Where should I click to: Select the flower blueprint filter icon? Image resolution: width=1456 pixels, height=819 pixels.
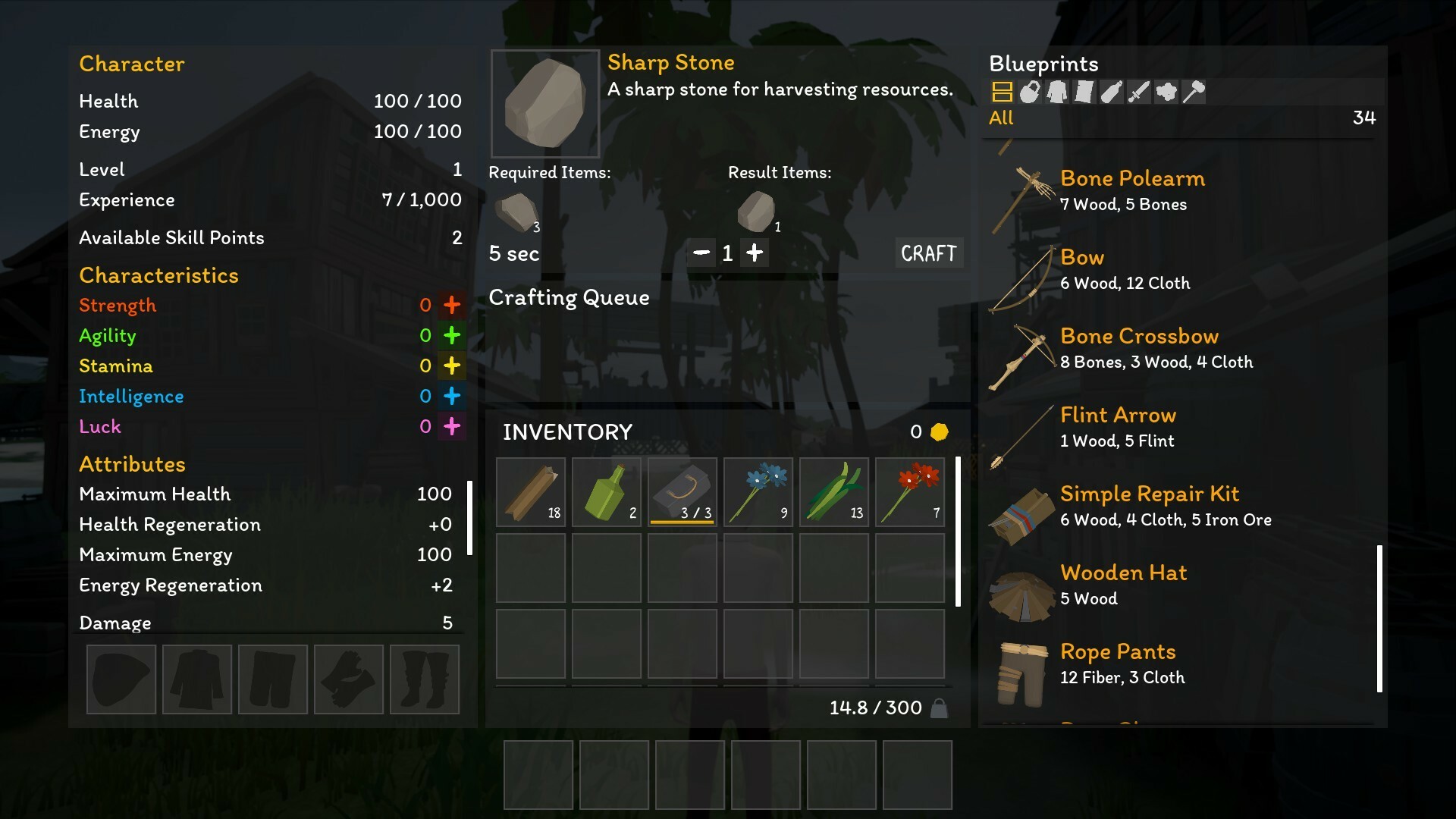[x=1166, y=92]
